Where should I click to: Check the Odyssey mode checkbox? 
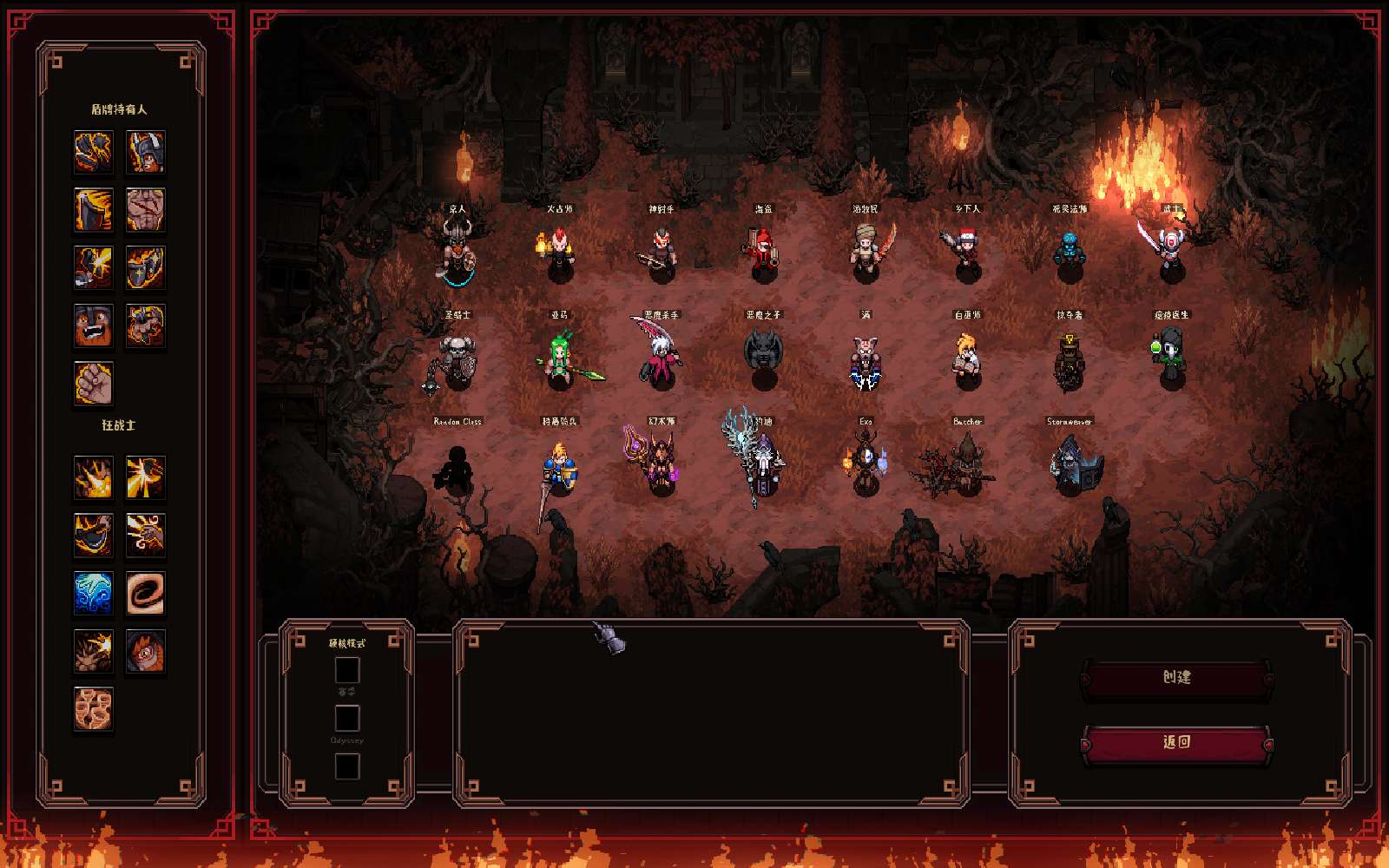347,717
